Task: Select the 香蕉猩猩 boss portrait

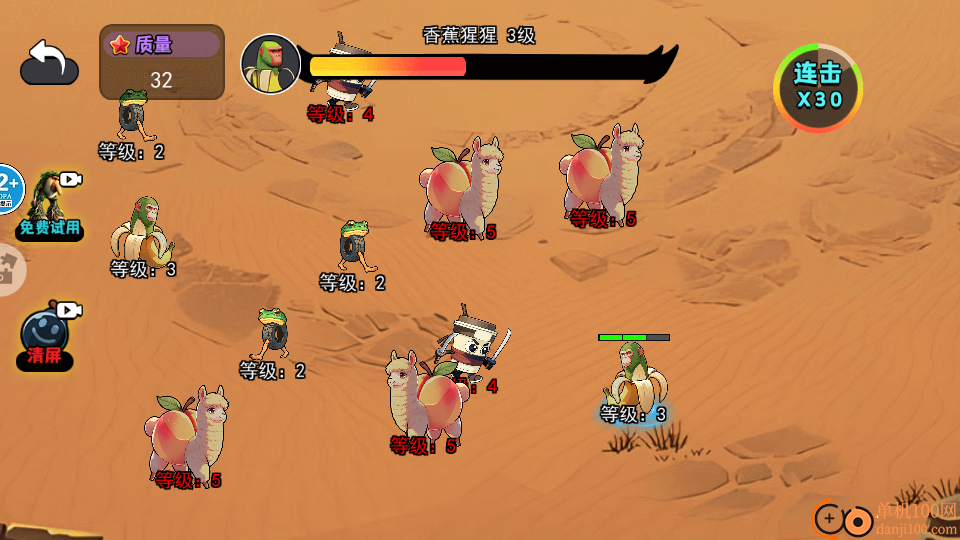Action: coord(270,65)
